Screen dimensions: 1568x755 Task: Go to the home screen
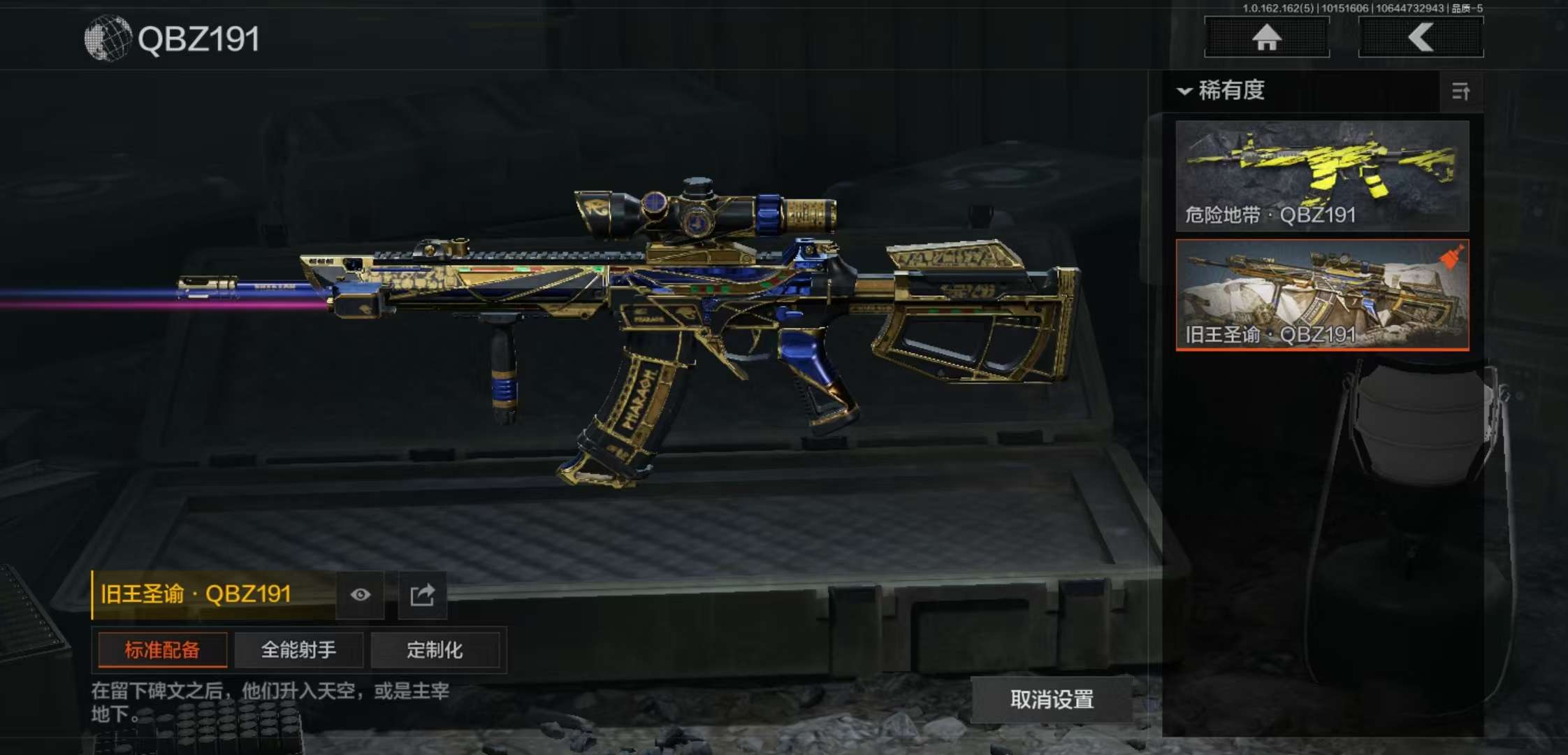[1266, 37]
